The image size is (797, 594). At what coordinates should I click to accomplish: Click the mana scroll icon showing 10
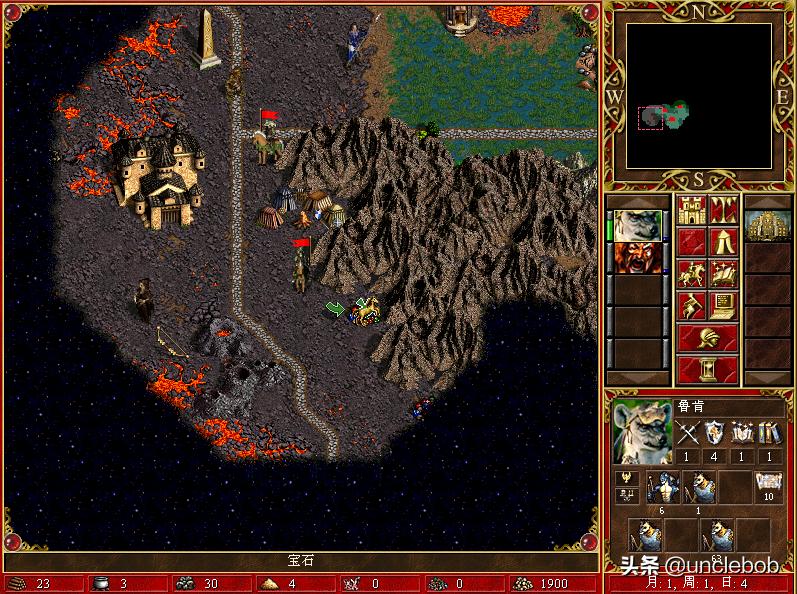point(768,486)
